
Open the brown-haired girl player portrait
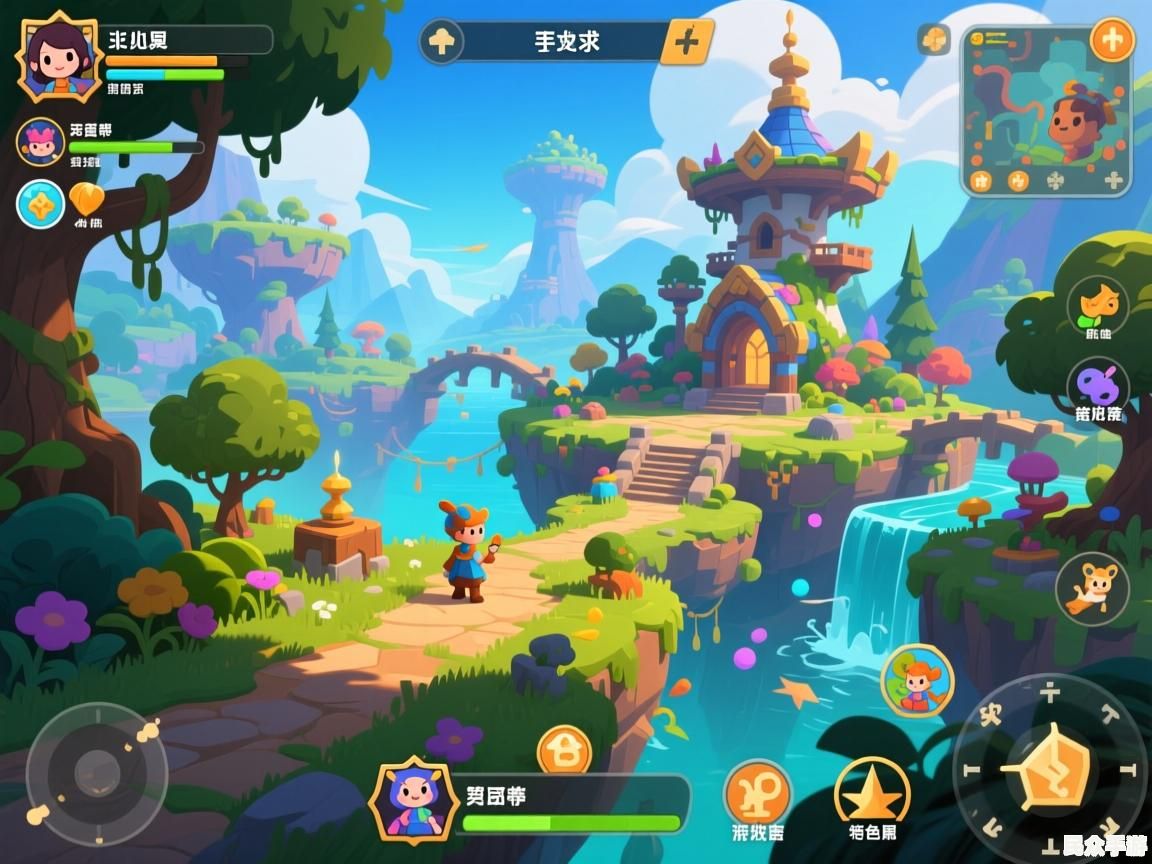[x=57, y=56]
